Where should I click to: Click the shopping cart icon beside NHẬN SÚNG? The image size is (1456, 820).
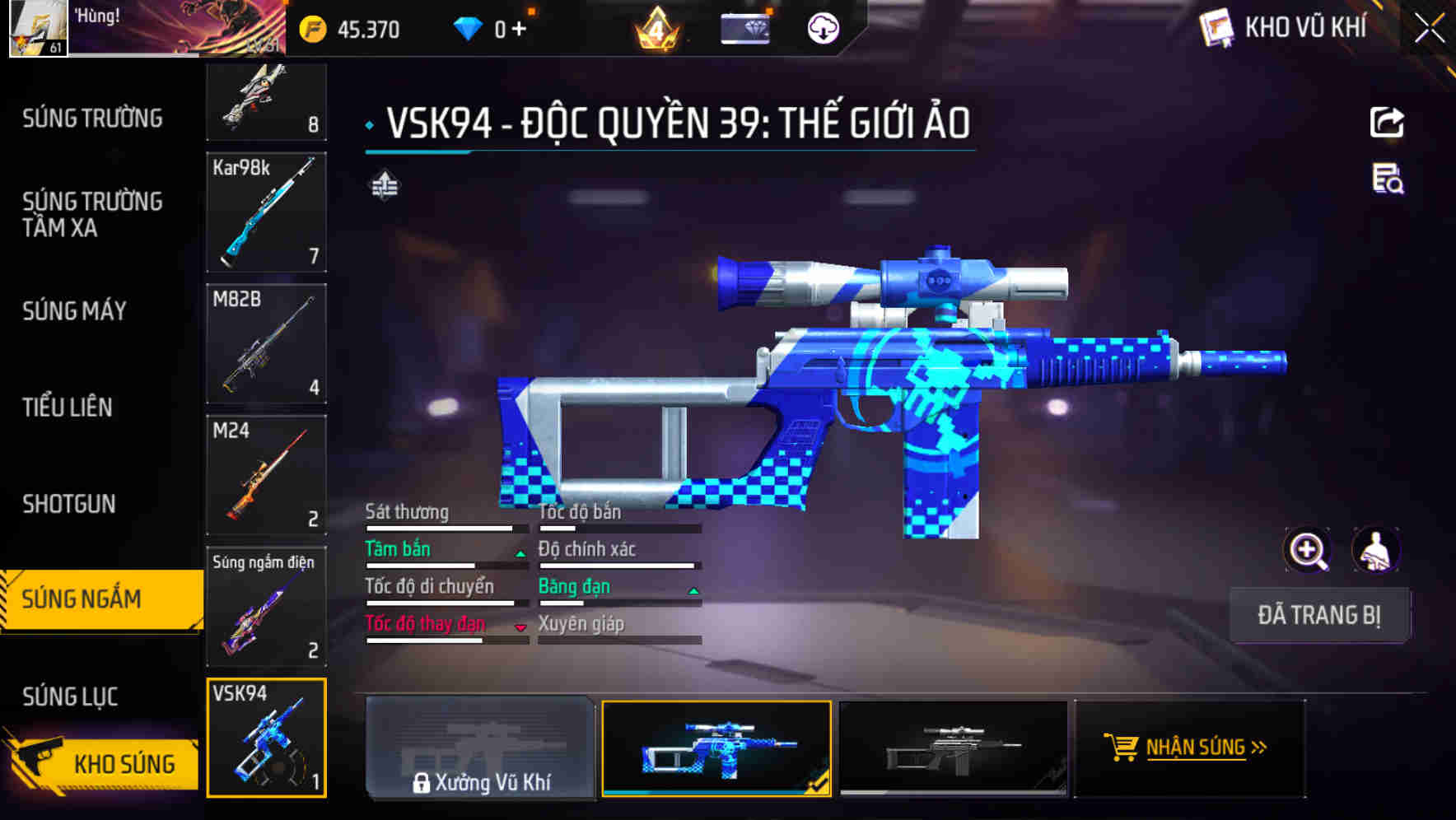(x=1122, y=749)
